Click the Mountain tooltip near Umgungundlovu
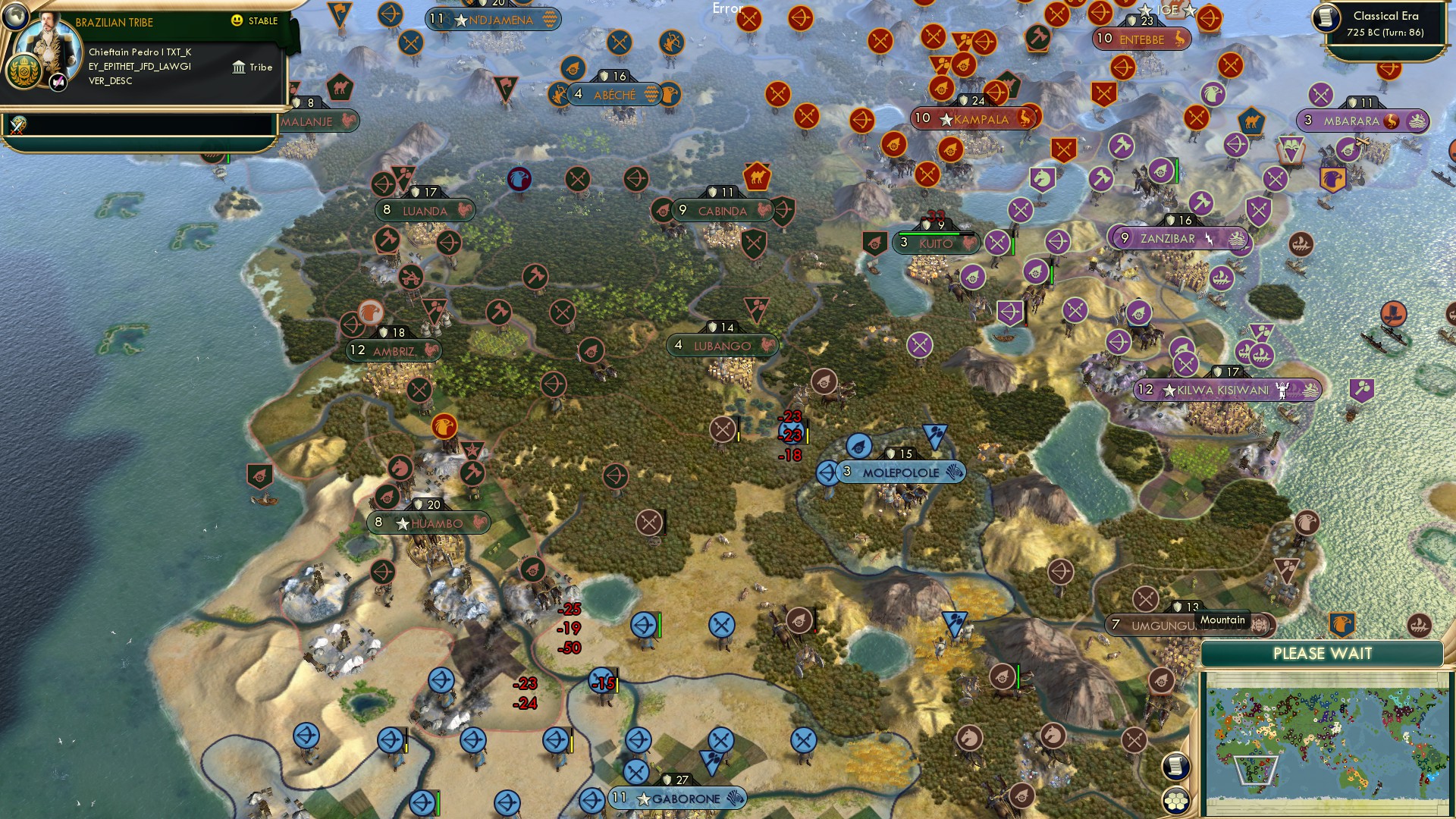Viewport: 1456px width, 819px height. click(1223, 620)
